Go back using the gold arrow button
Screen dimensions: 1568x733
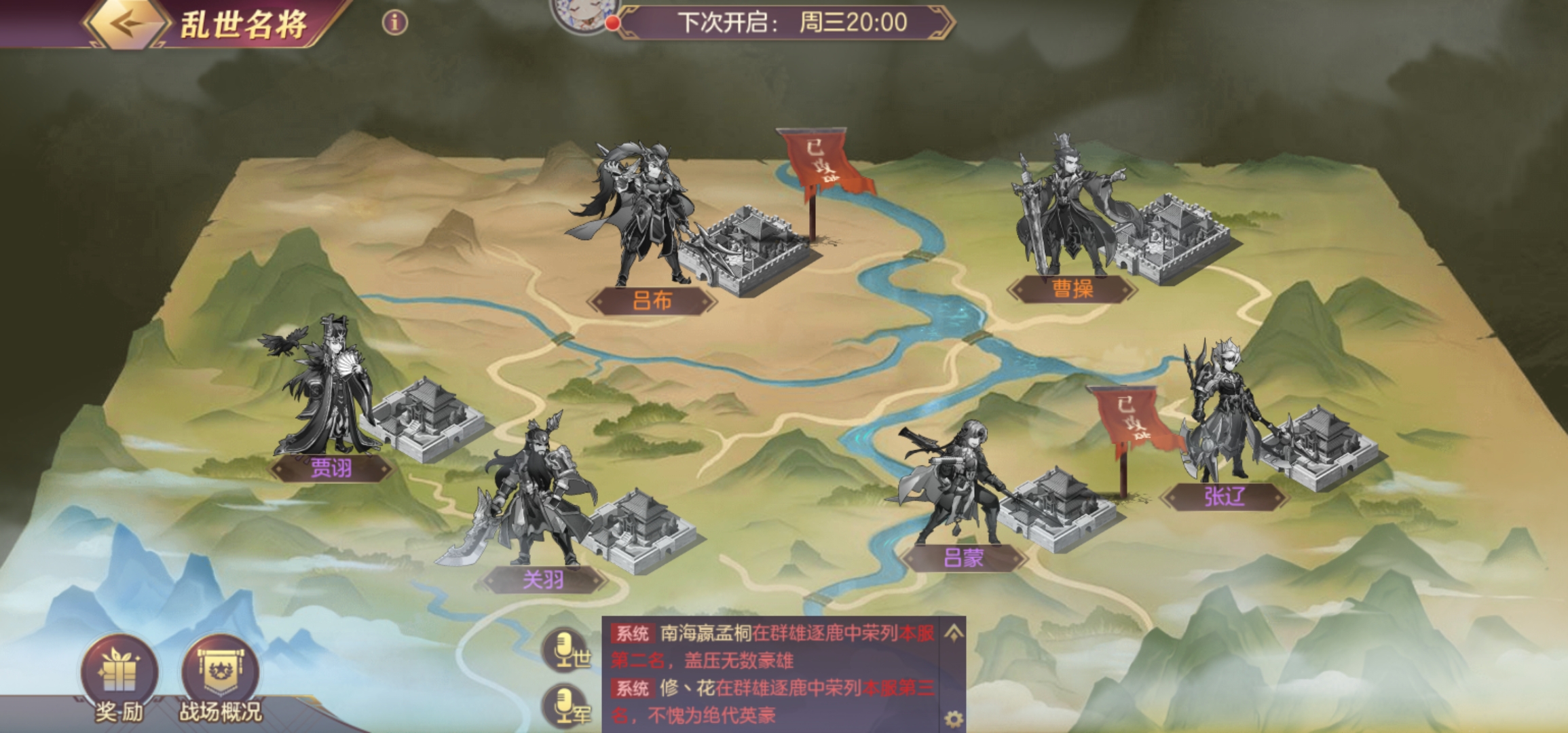tap(126, 24)
